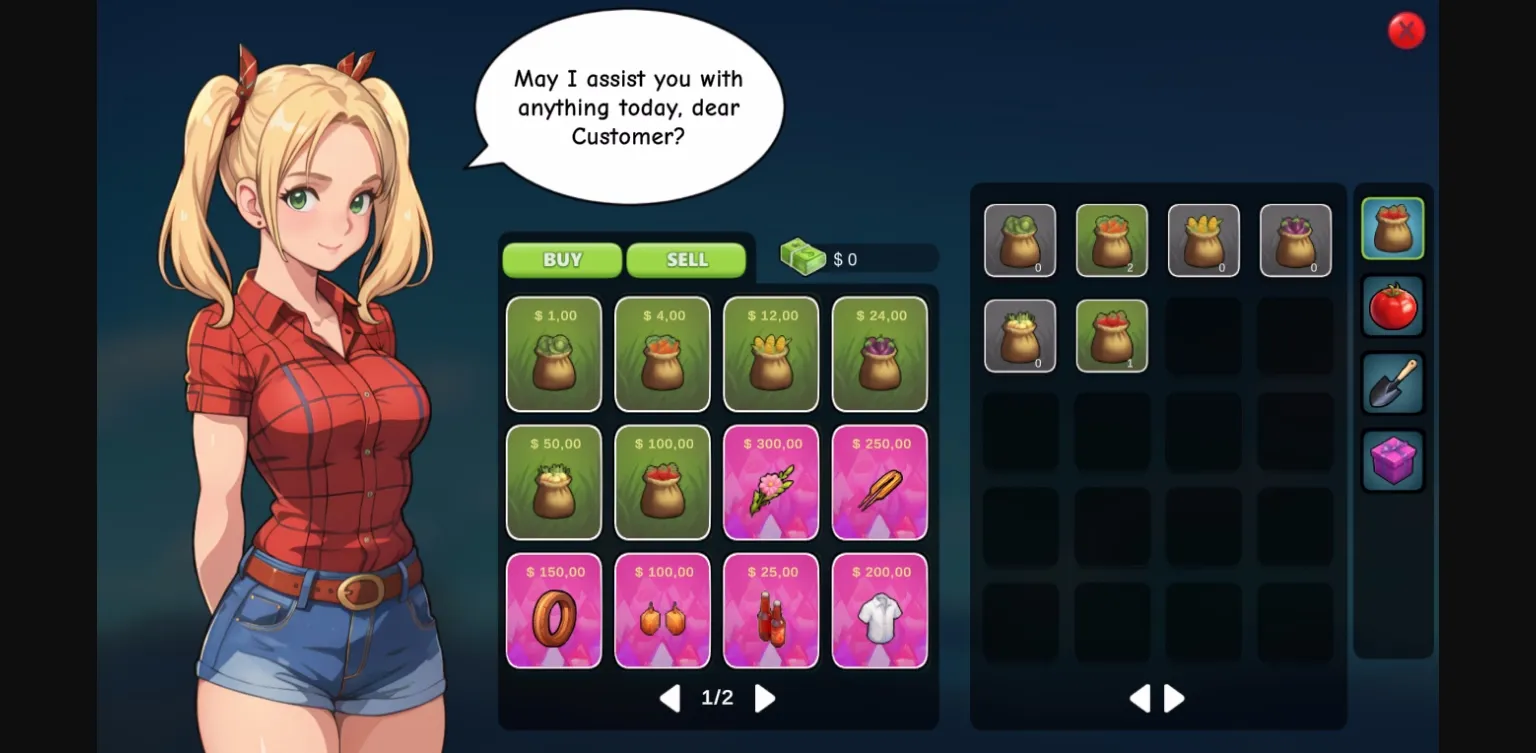Viewport: 1536px width, 753px height.
Task: Switch to the SELL tab
Action: (686, 259)
